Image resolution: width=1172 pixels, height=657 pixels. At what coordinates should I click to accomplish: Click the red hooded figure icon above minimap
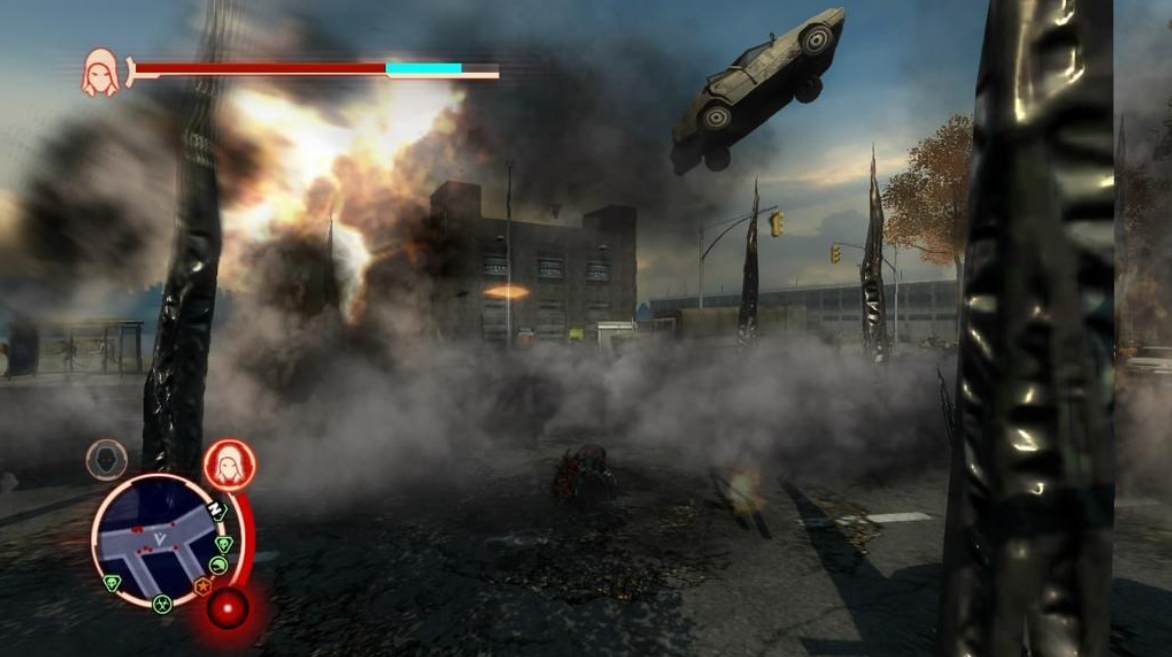229,465
